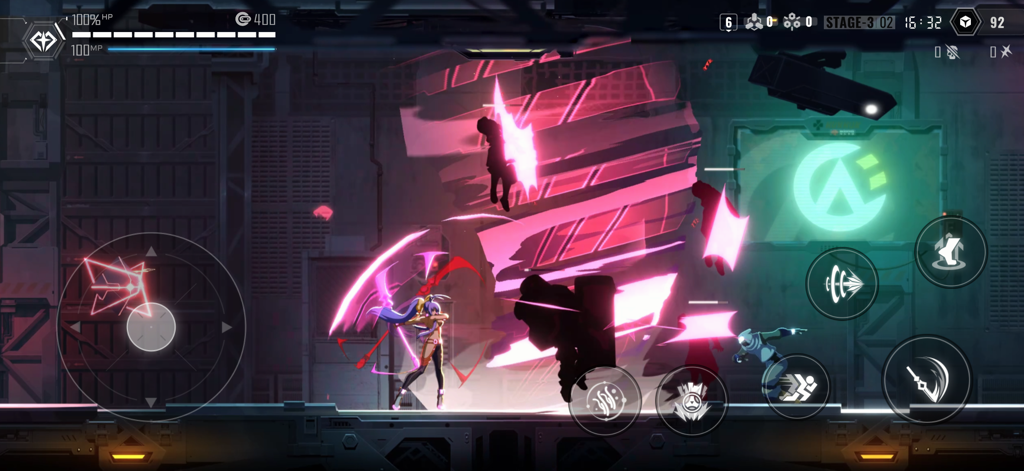Tap the sword slash attack button
This screenshot has height=471, width=1024.
(925, 378)
